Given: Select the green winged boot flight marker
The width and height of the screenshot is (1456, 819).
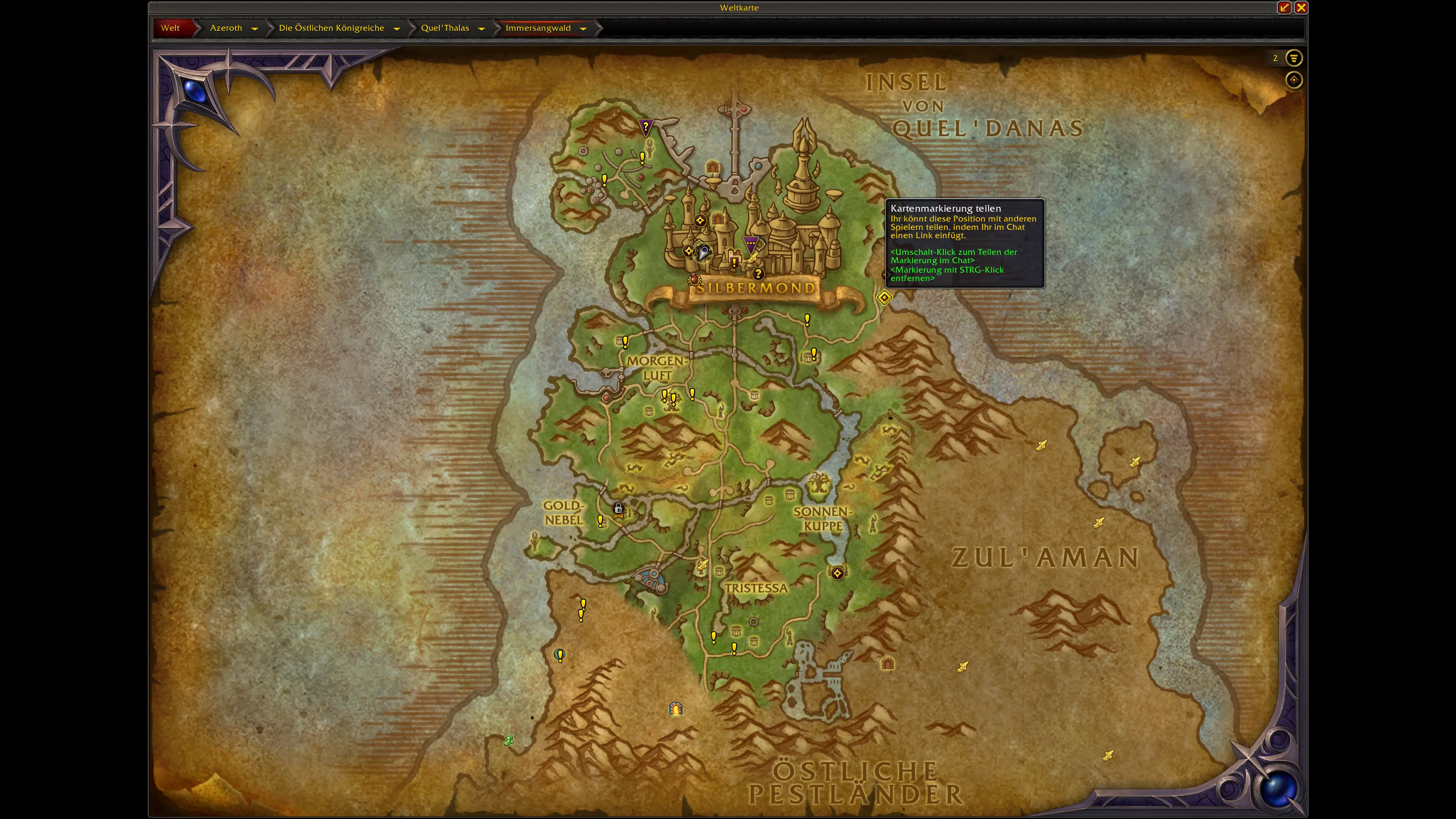Looking at the screenshot, I should (509, 741).
